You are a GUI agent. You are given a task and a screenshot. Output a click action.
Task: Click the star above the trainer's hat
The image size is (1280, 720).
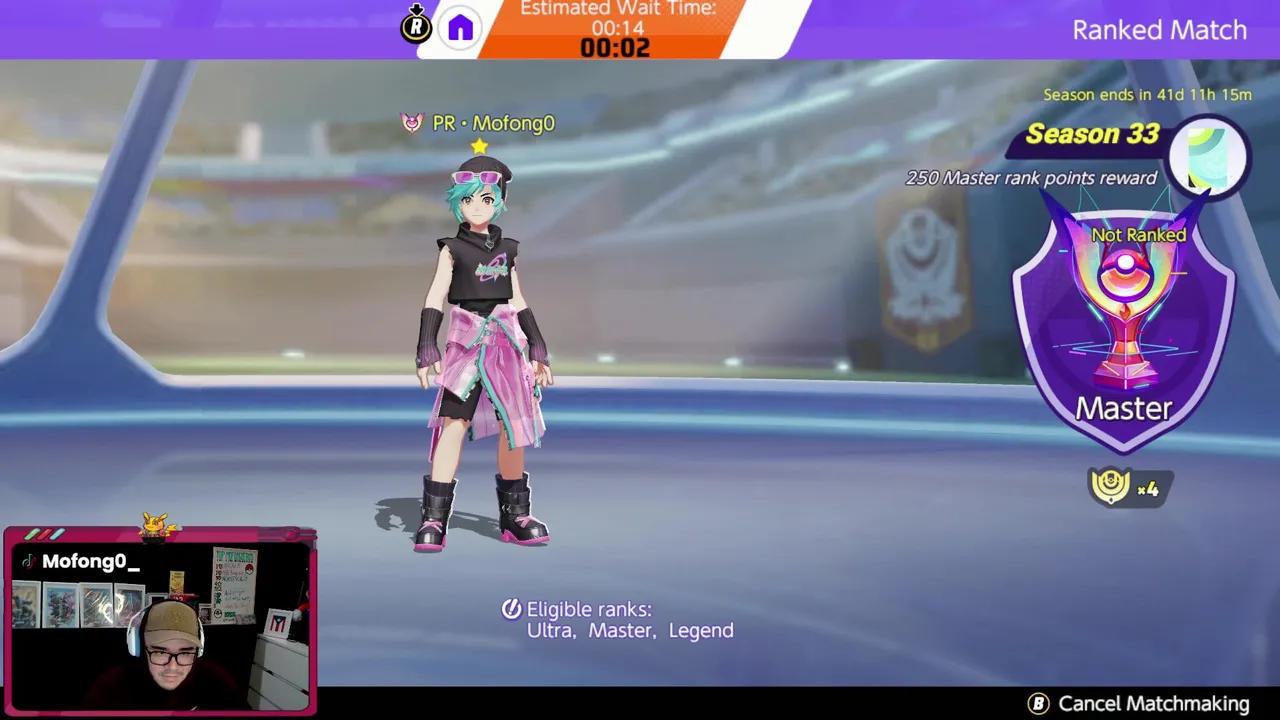[x=478, y=146]
